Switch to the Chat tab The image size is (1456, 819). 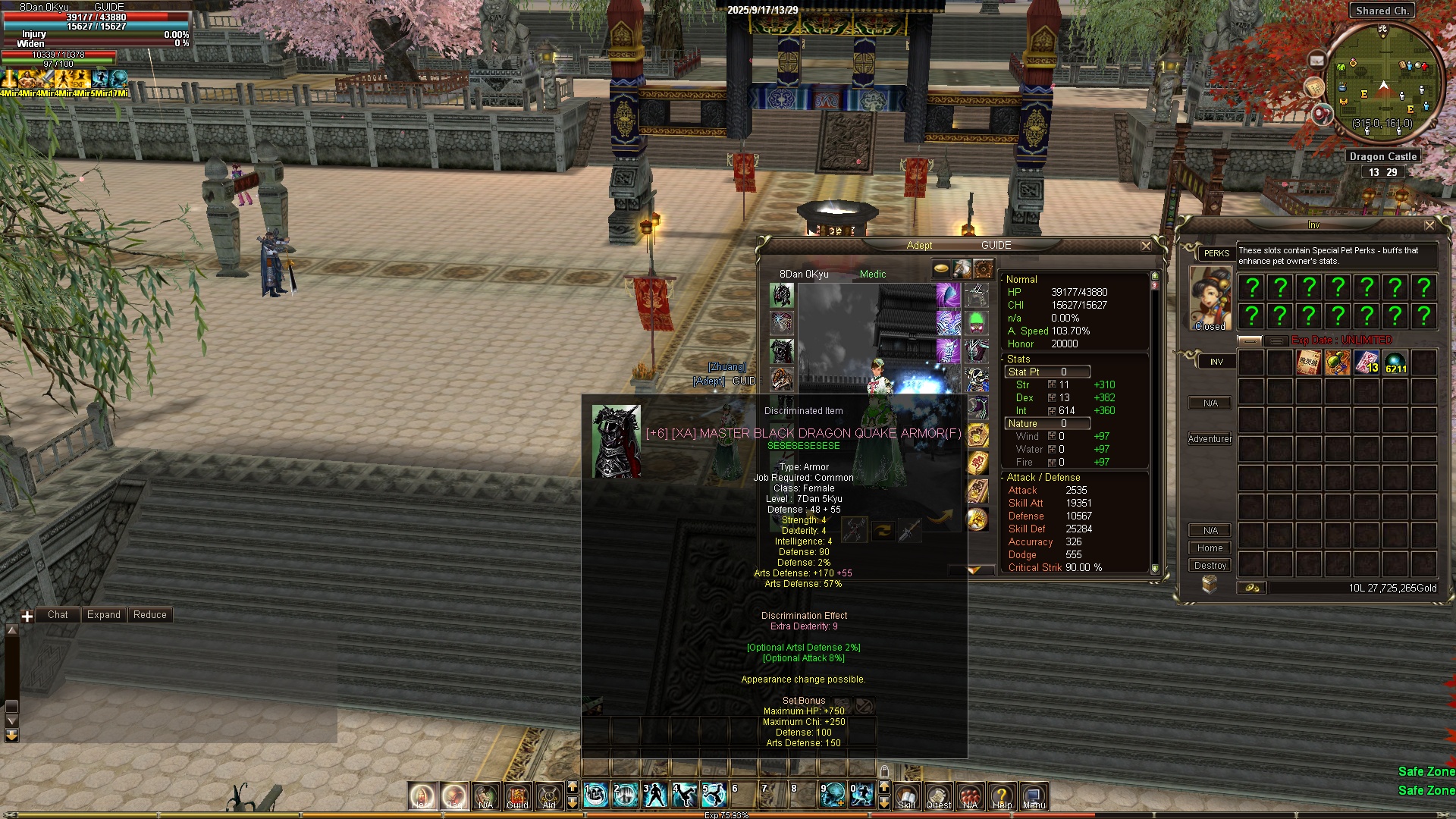coord(58,615)
